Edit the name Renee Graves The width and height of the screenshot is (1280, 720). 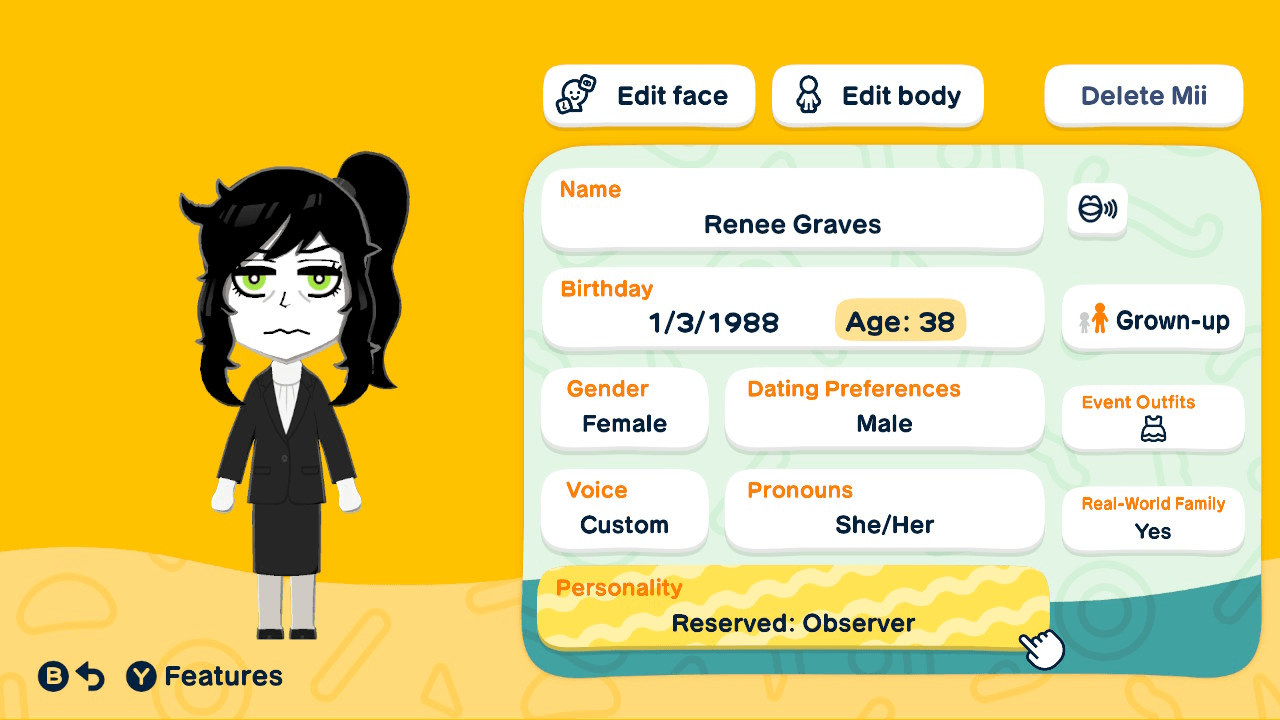[x=792, y=210]
